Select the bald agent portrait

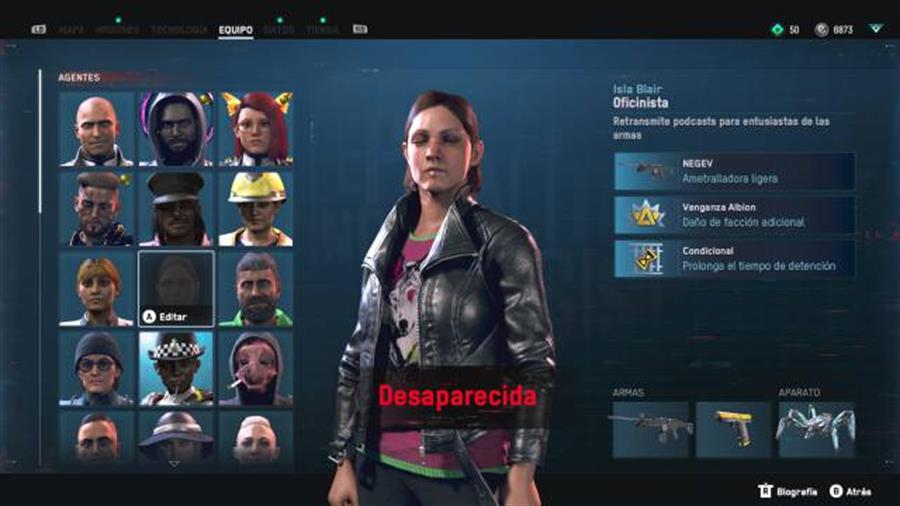pyautogui.click(x=96, y=128)
